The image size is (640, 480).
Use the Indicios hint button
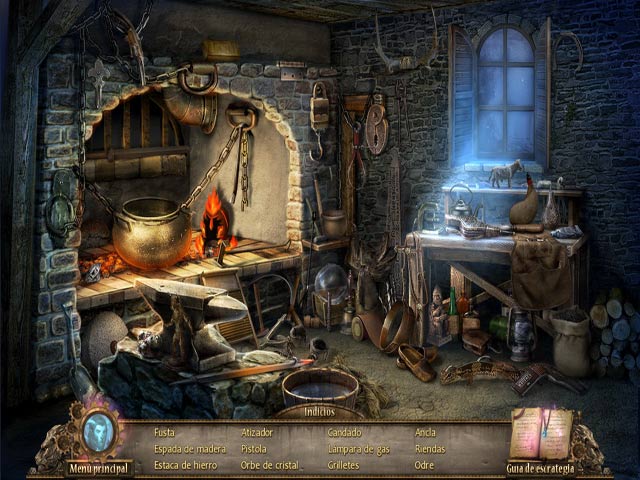(319, 411)
